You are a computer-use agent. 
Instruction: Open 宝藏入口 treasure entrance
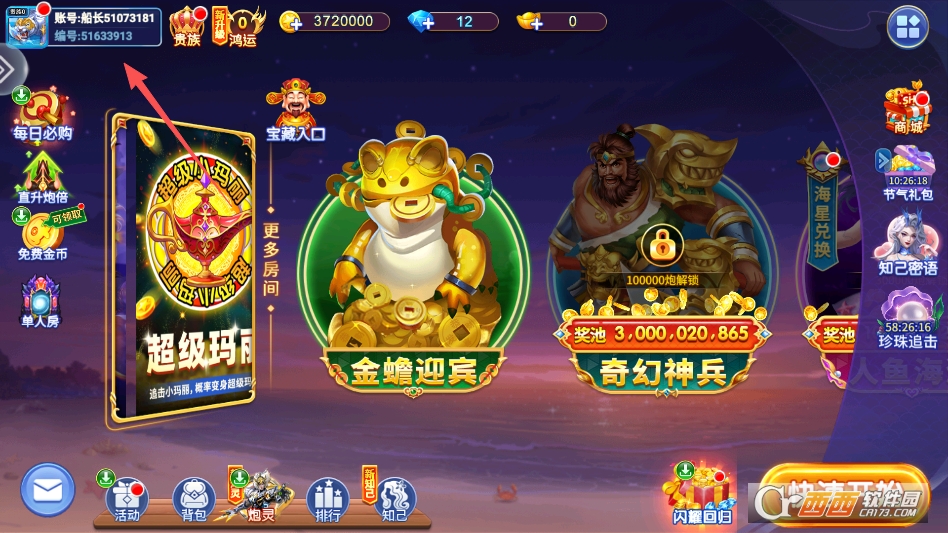click(x=295, y=109)
